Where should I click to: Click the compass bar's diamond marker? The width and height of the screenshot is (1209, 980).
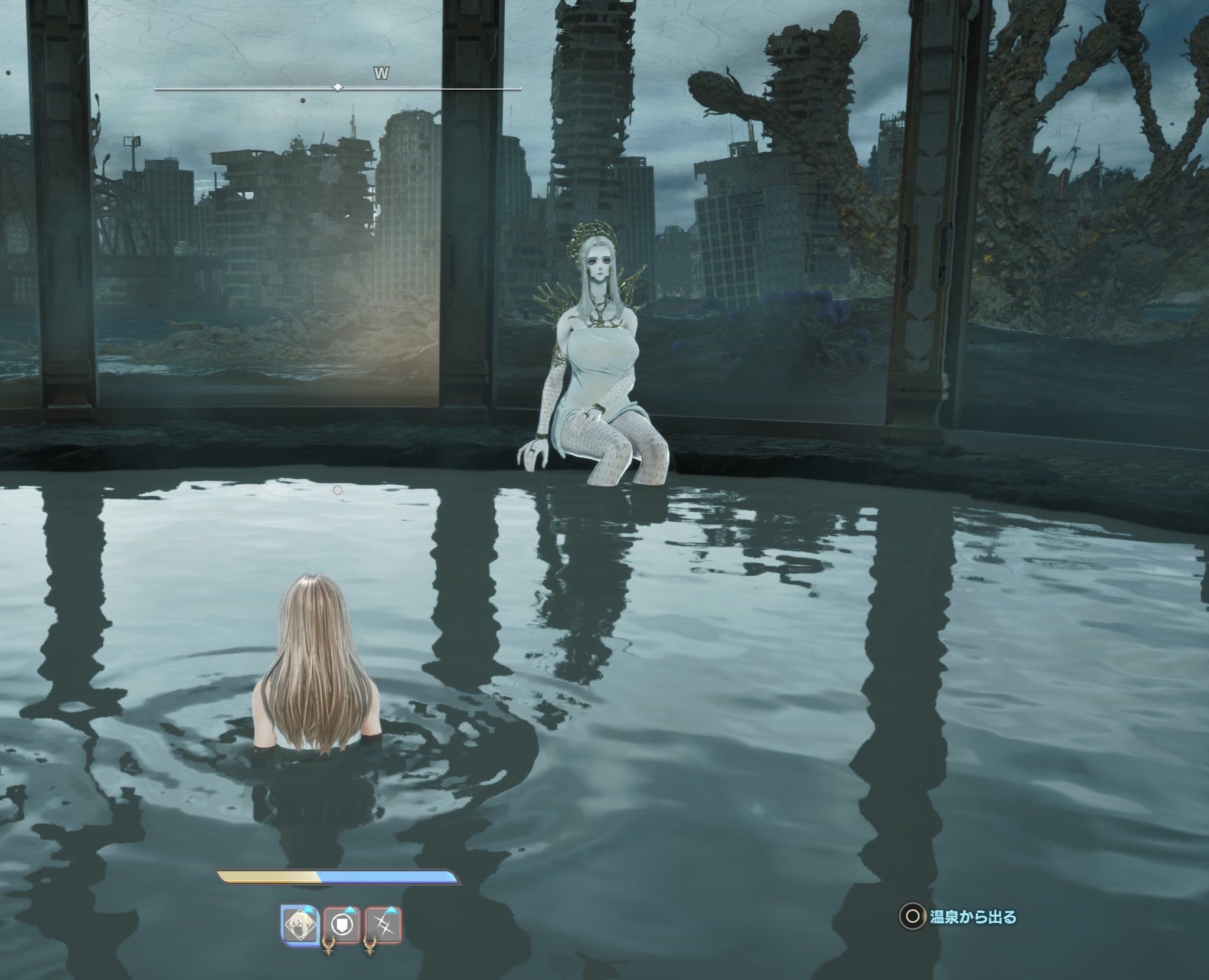tap(338, 87)
